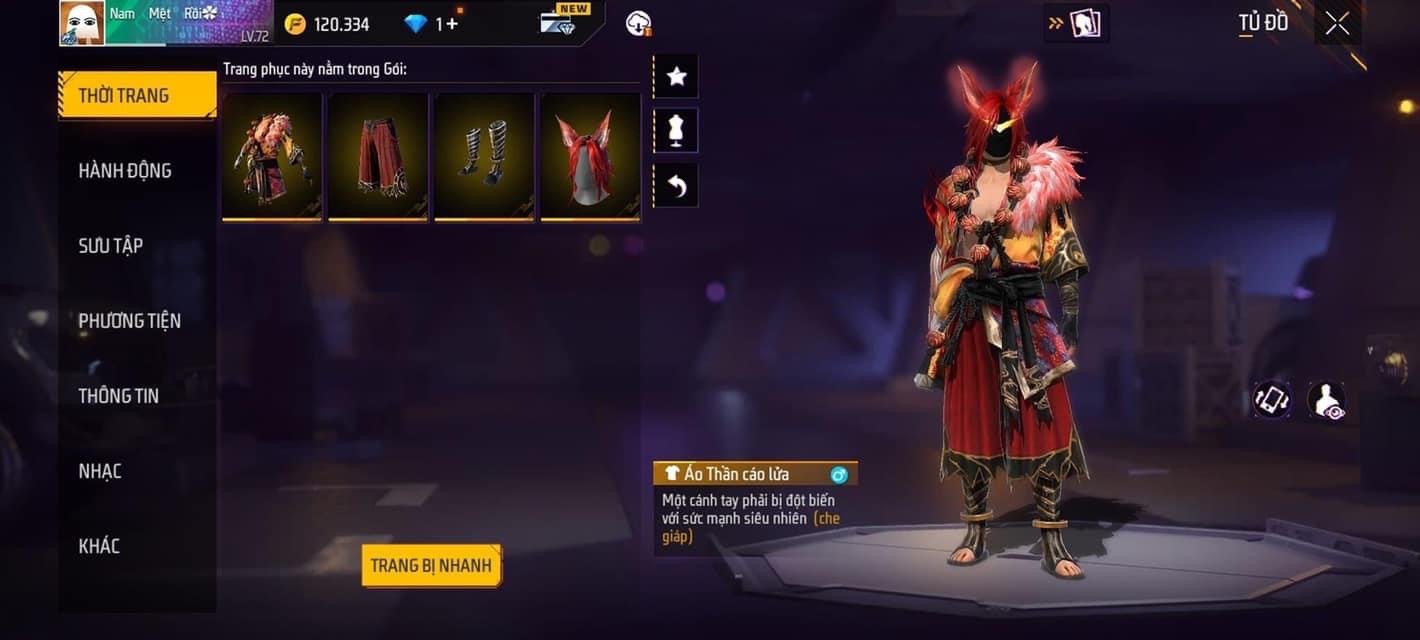
Task: Click the mannequin outfit icon
Action: (x=676, y=131)
